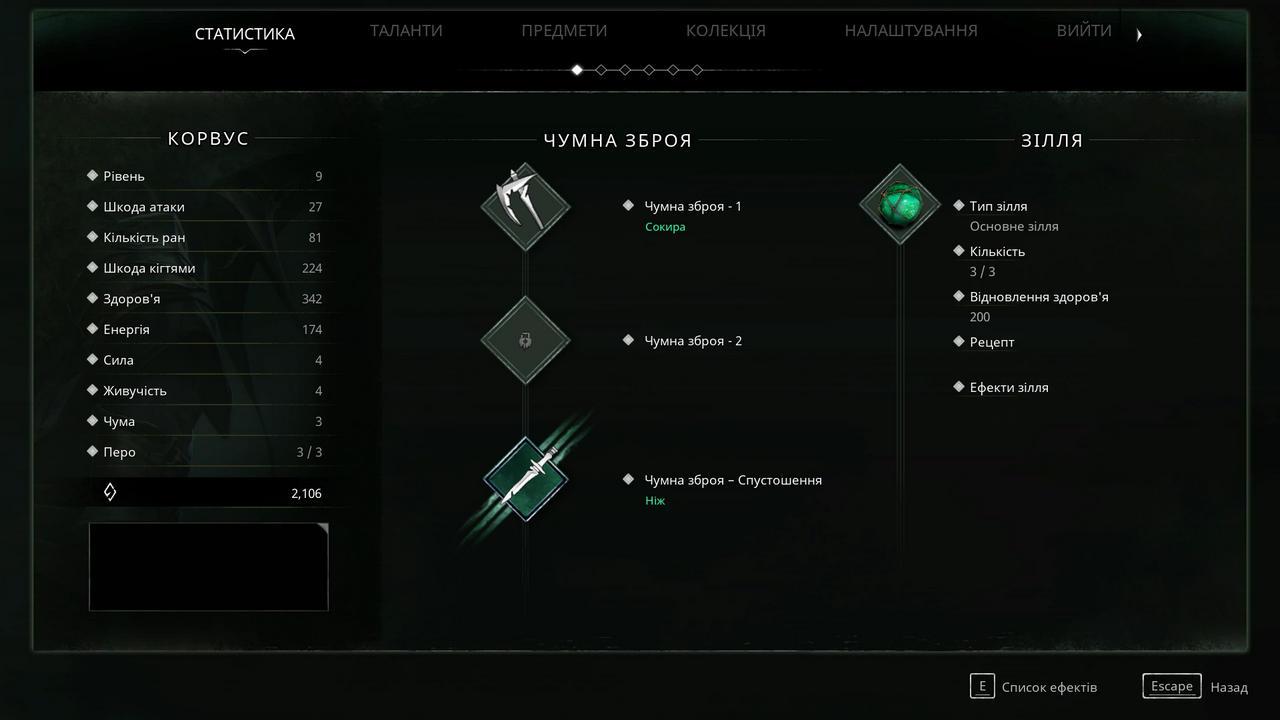Select the Шкода кігтями stat row
The width and height of the screenshot is (1280, 720).
tap(208, 268)
